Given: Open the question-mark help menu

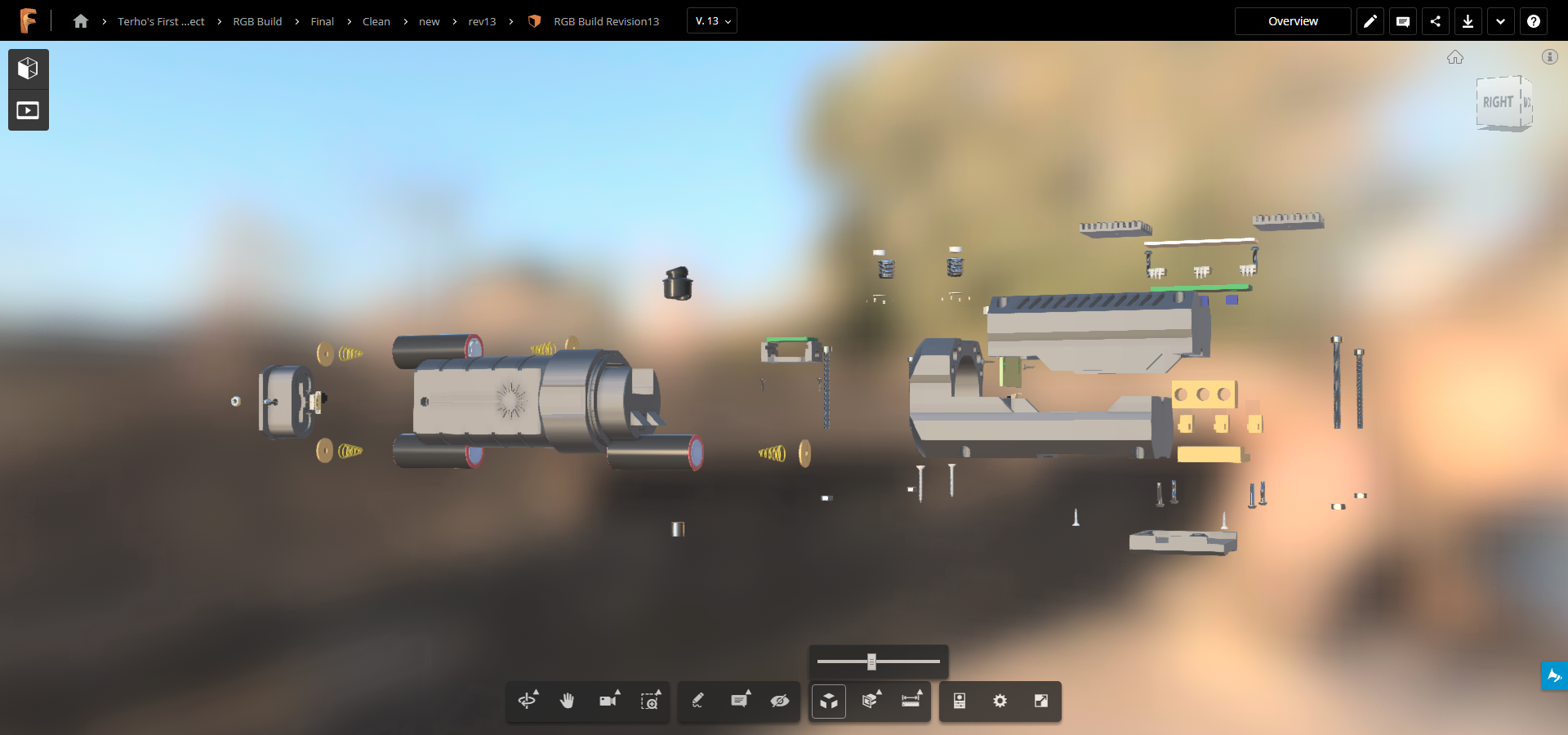Looking at the screenshot, I should pos(1534,21).
